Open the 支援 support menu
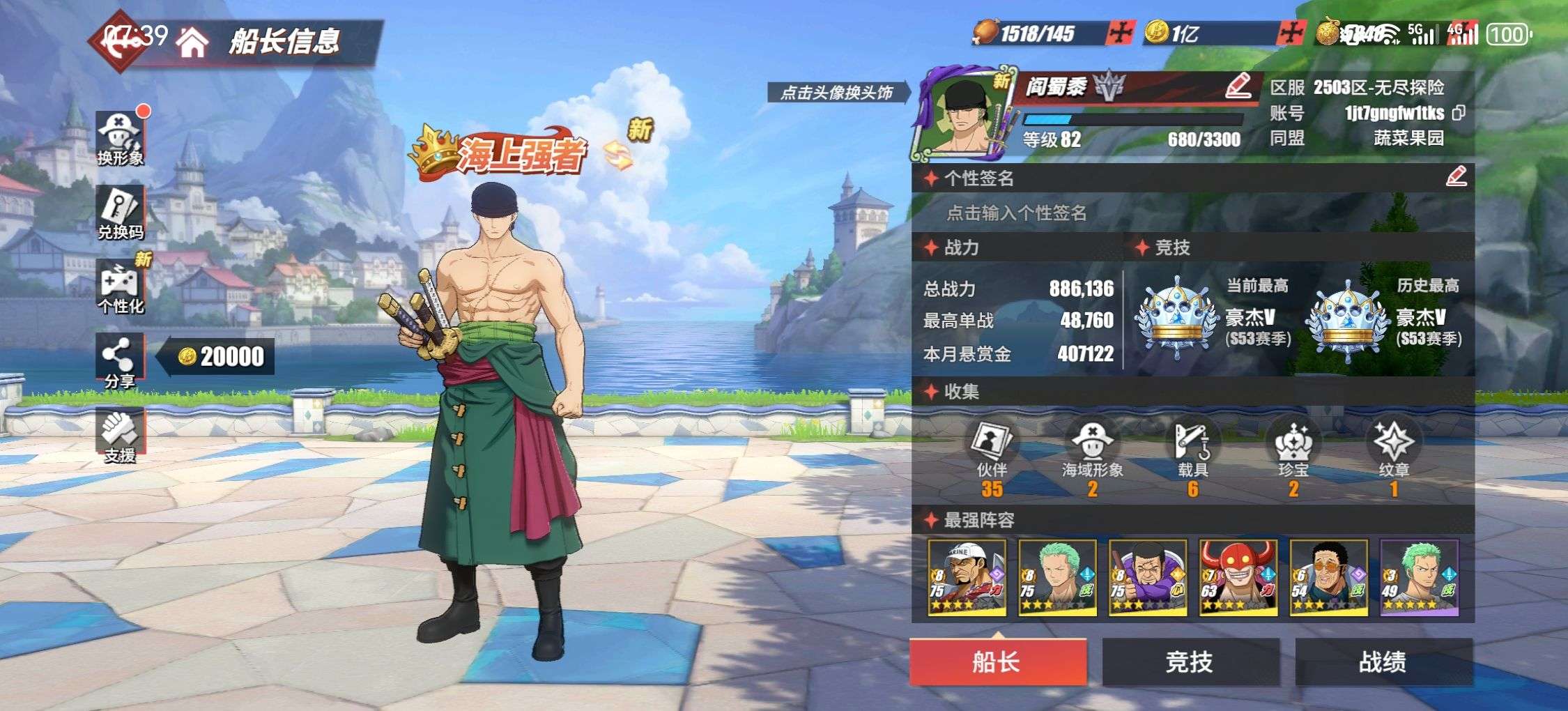 120,435
